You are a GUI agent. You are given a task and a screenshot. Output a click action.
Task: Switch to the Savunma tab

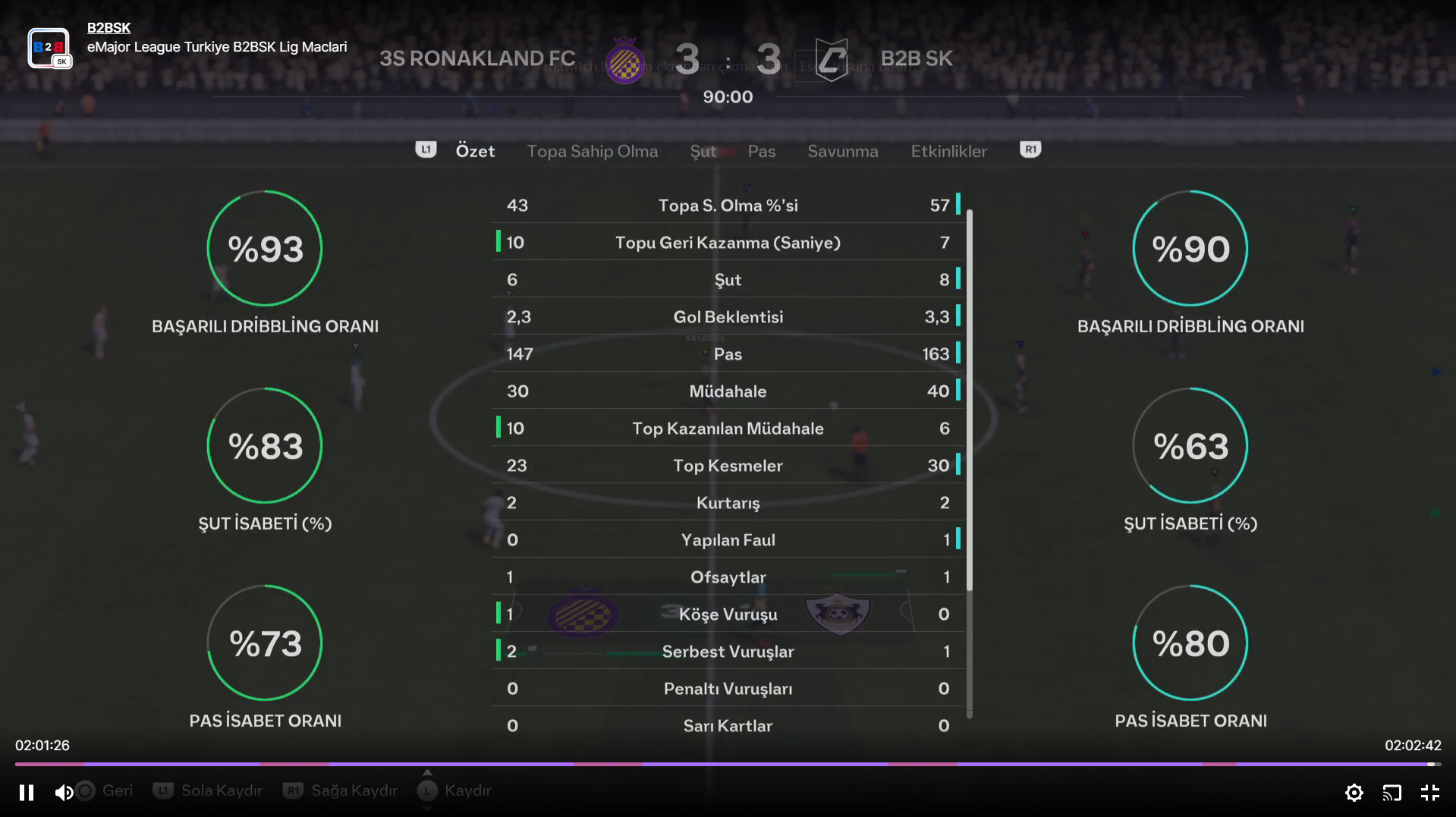pos(842,151)
